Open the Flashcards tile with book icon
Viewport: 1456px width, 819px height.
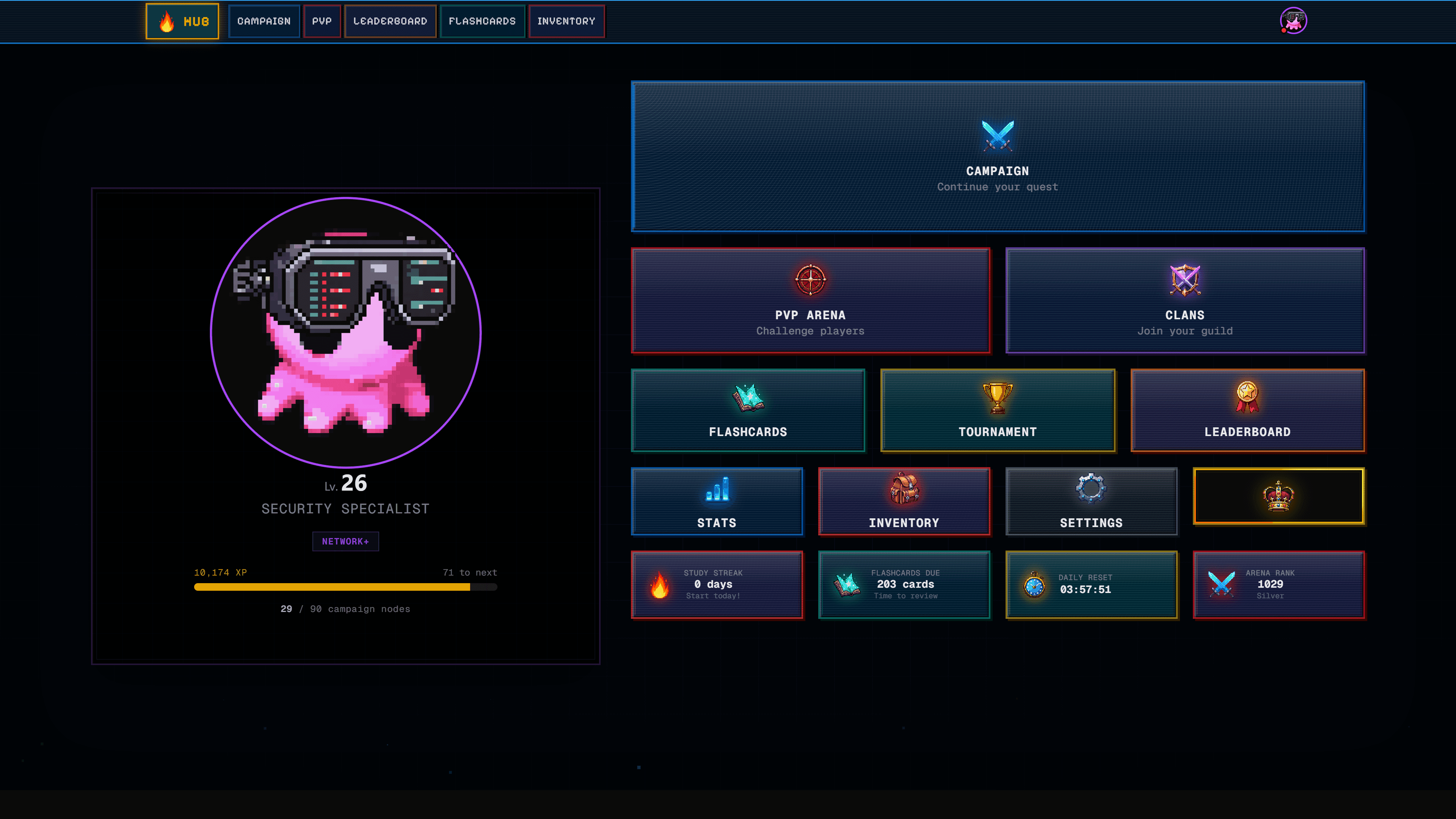(x=748, y=410)
